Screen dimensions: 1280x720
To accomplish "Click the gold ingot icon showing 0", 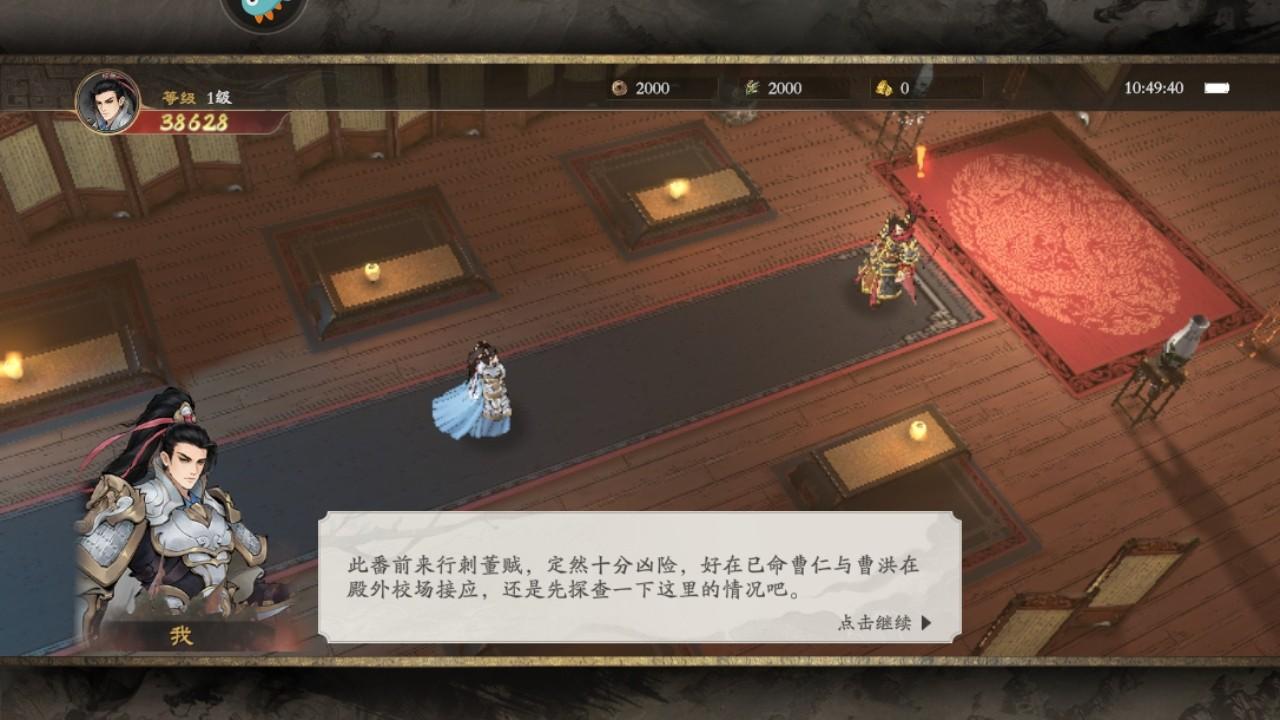I will [884, 88].
